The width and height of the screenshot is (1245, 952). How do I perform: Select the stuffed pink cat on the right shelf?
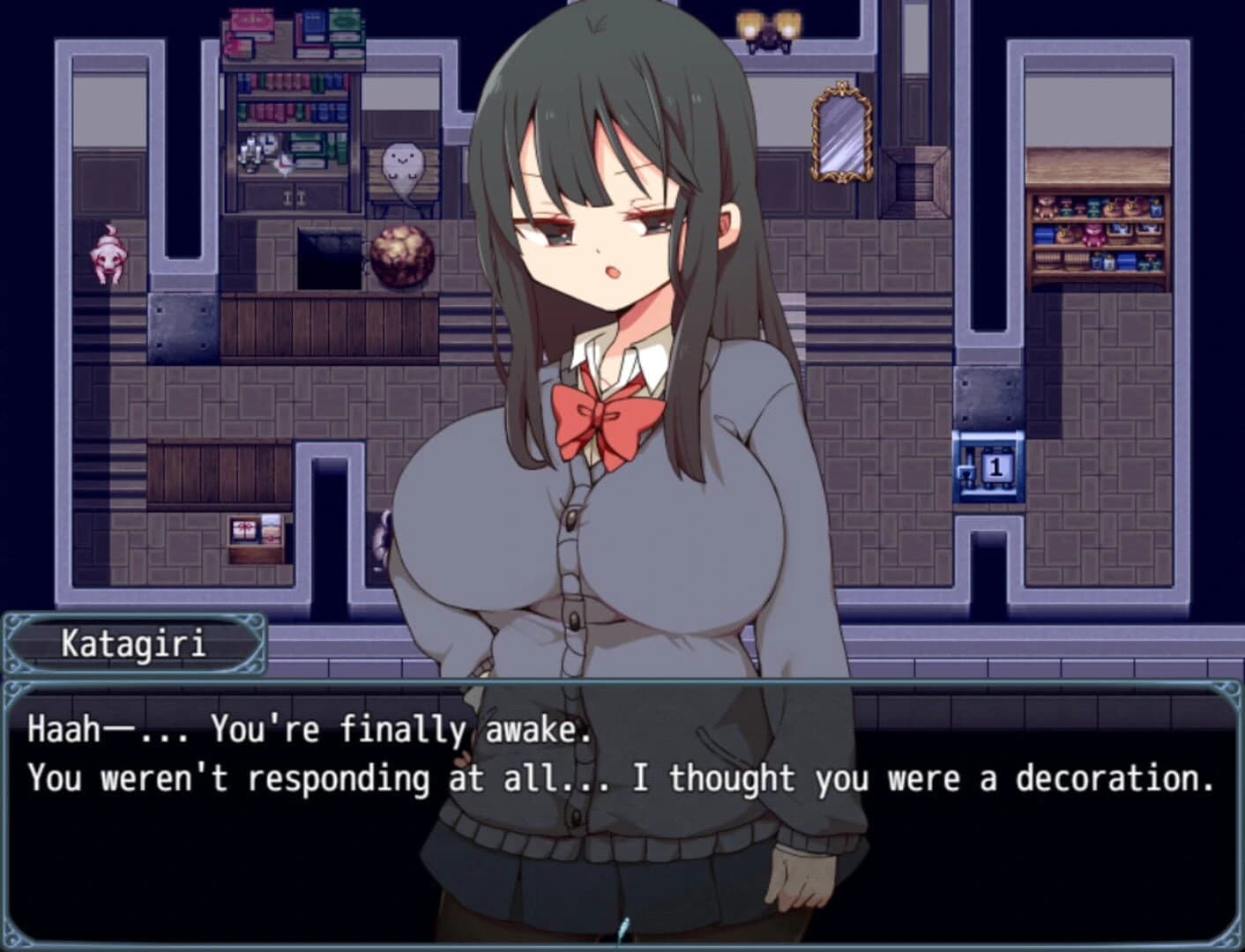(1093, 235)
